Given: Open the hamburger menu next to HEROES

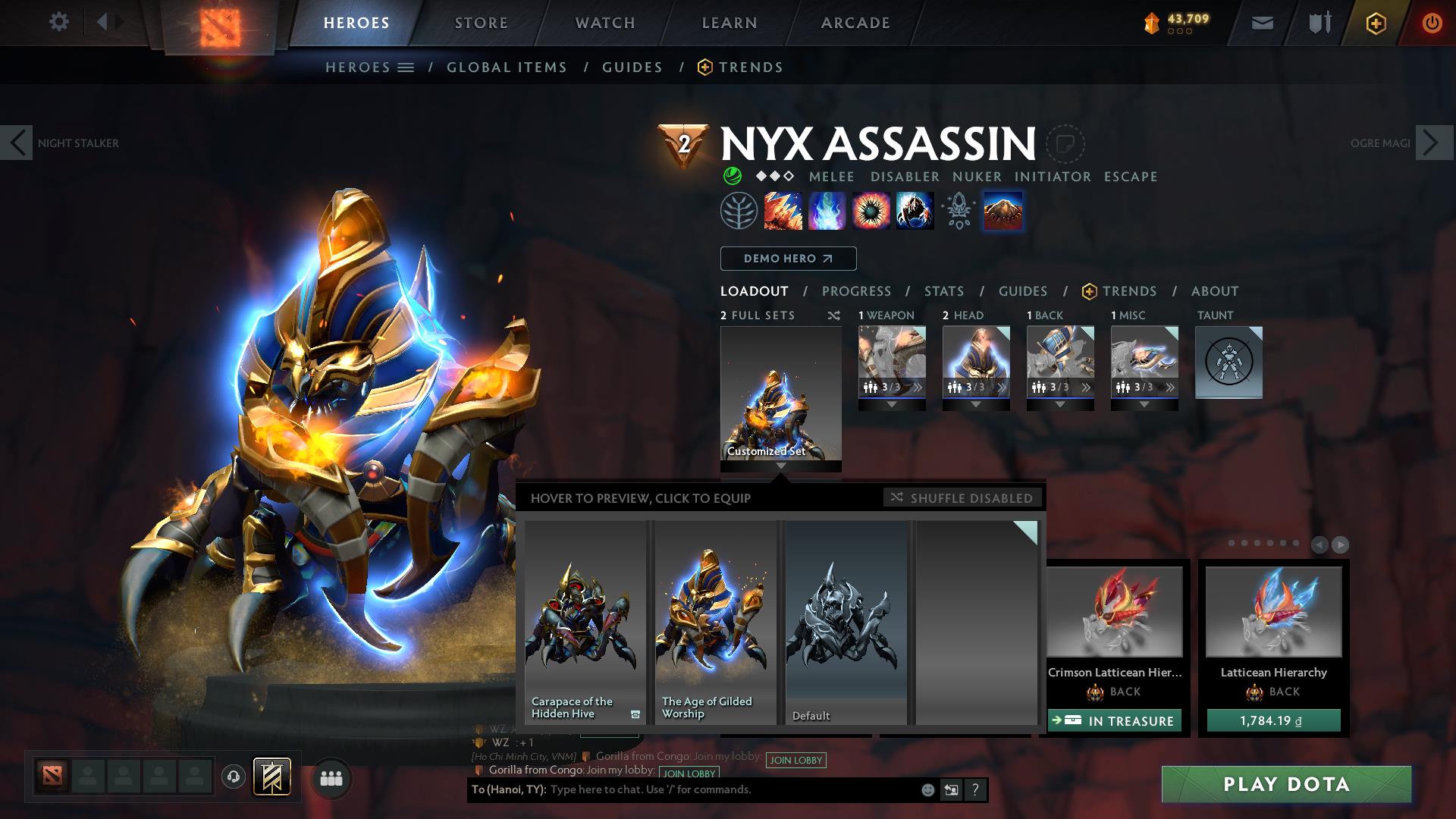Looking at the screenshot, I should (407, 67).
